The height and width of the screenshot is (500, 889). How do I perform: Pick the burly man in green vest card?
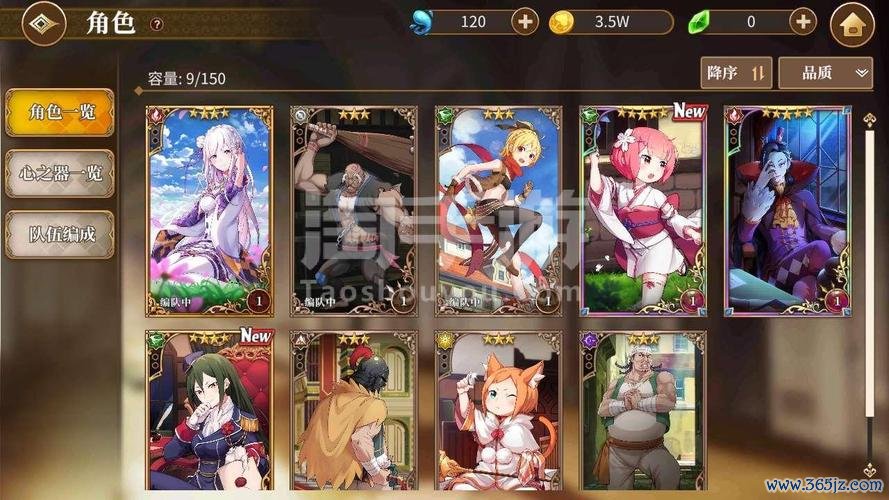point(643,412)
